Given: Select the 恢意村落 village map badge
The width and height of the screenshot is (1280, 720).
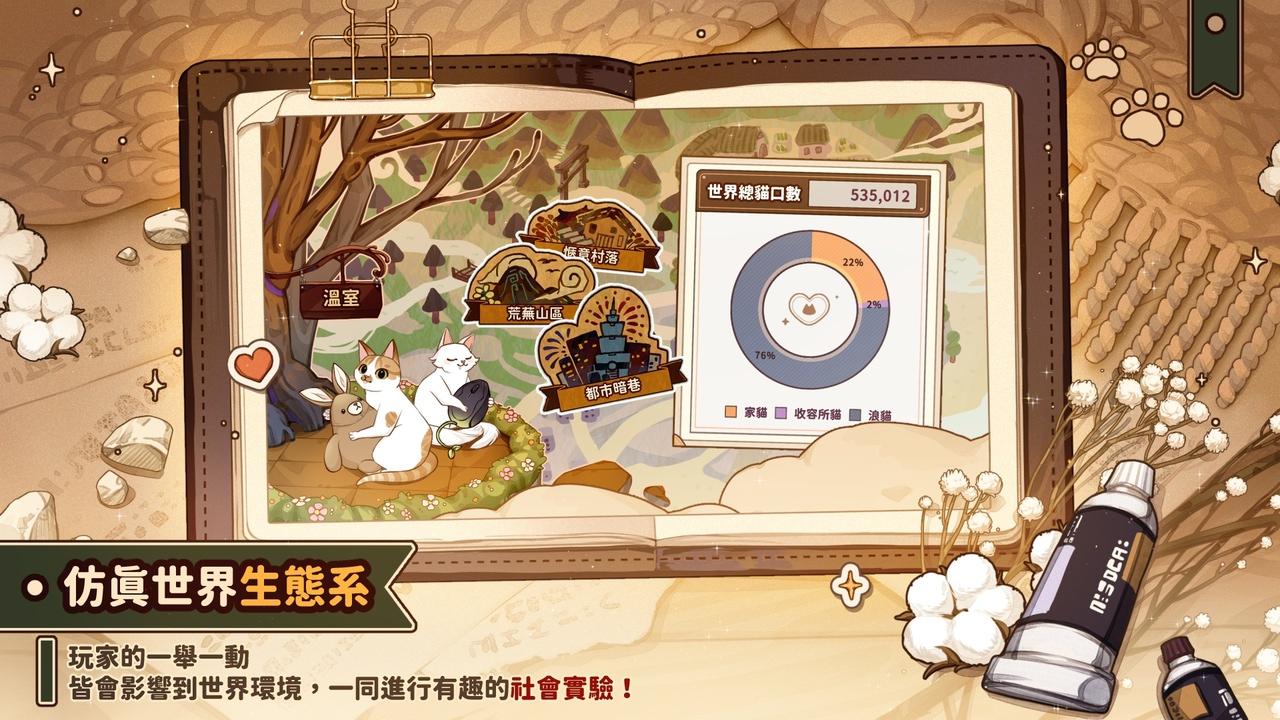Looking at the screenshot, I should 592,236.
